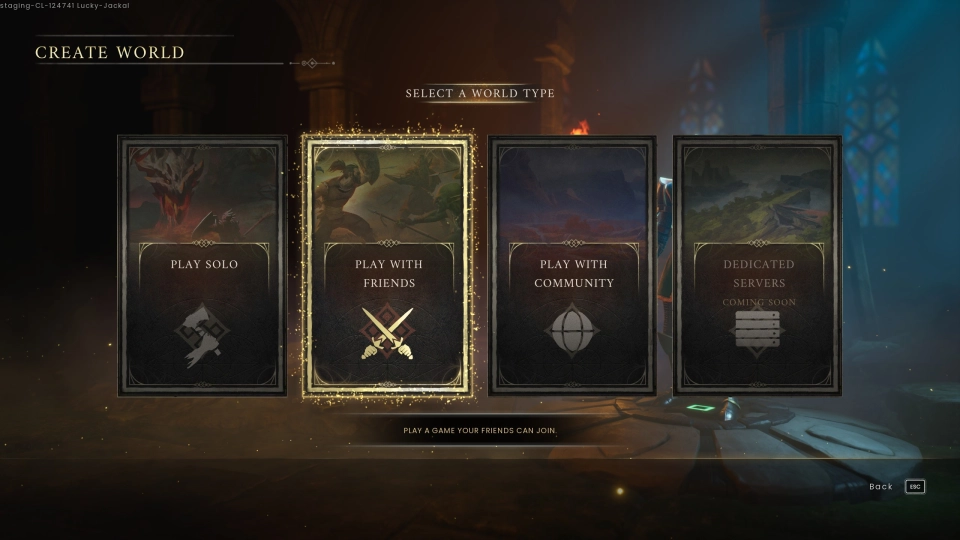Click the Dedicated Servers coming soon card
The image size is (960, 540).
click(x=758, y=266)
